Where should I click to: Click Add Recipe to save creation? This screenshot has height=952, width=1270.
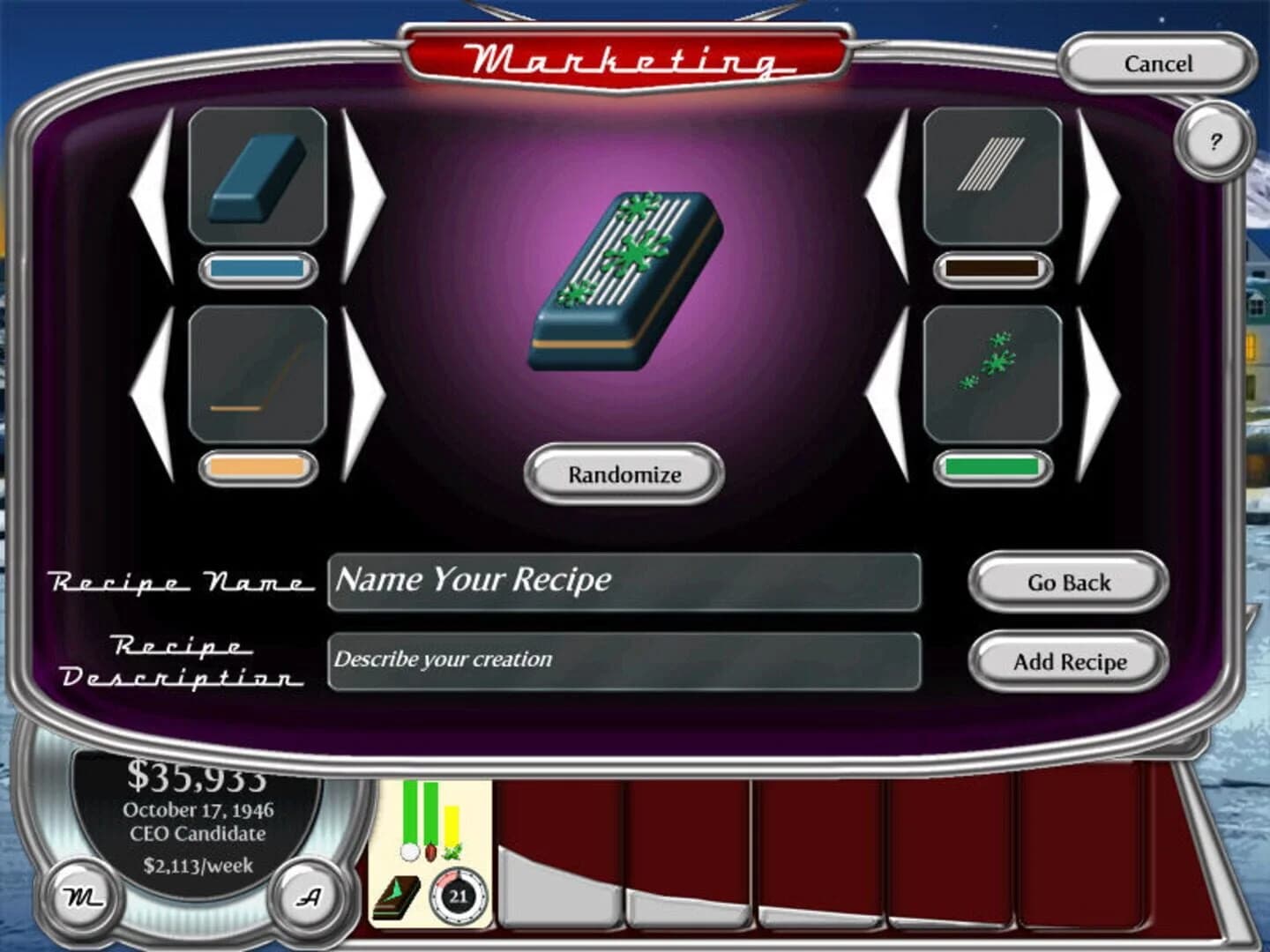pyautogui.click(x=1067, y=661)
